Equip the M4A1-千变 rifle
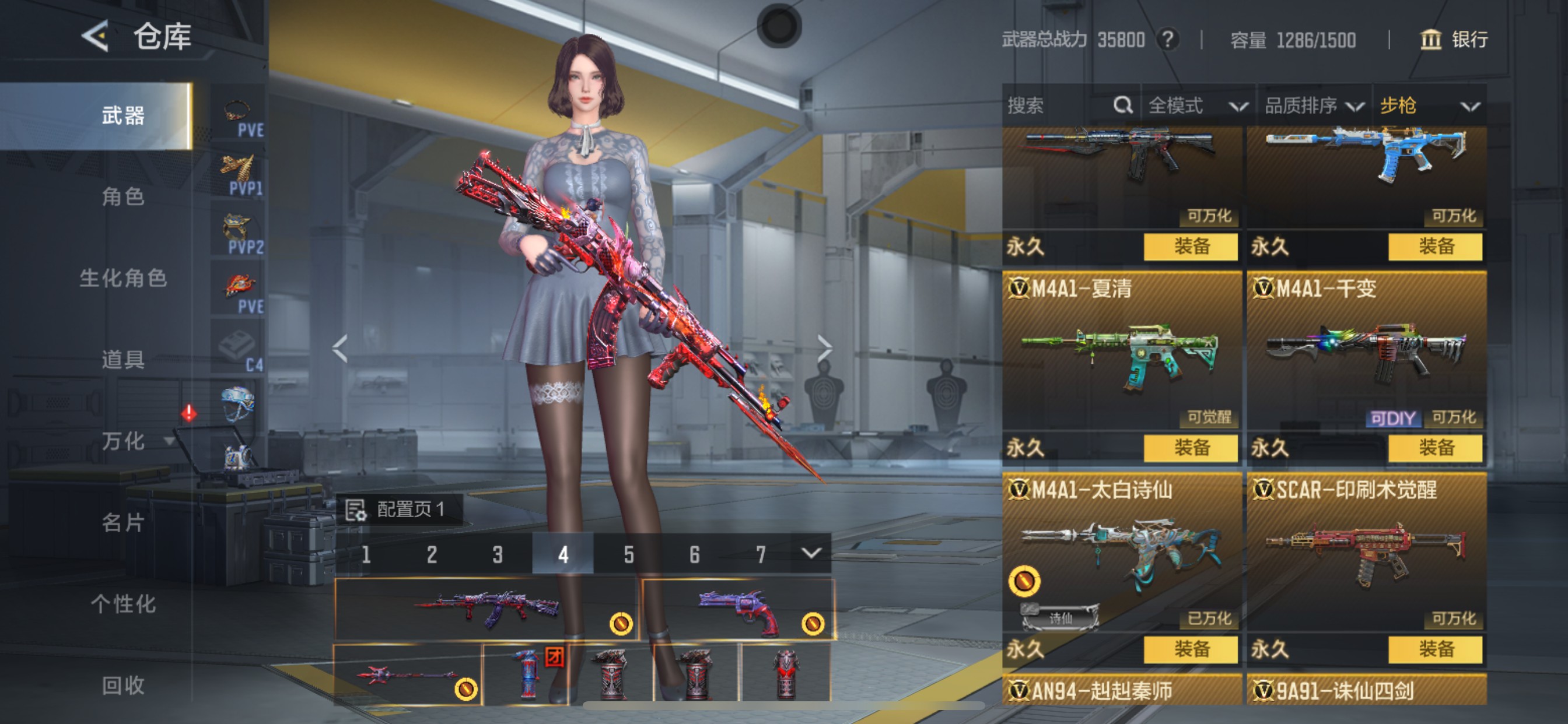The image size is (1568, 724). coord(1436,448)
